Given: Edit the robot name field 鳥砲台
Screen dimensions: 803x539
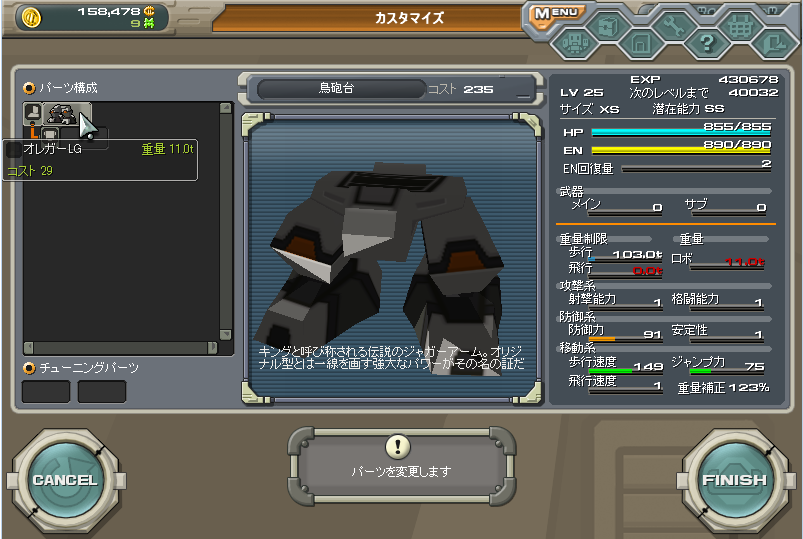Looking at the screenshot, I should [336, 89].
